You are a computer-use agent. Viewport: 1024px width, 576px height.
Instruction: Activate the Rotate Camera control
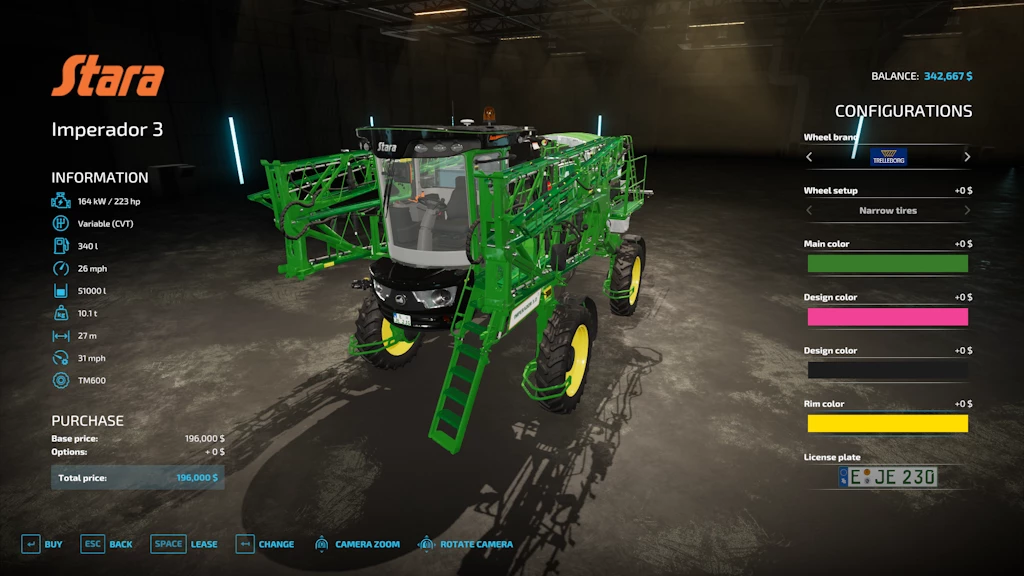click(x=465, y=544)
